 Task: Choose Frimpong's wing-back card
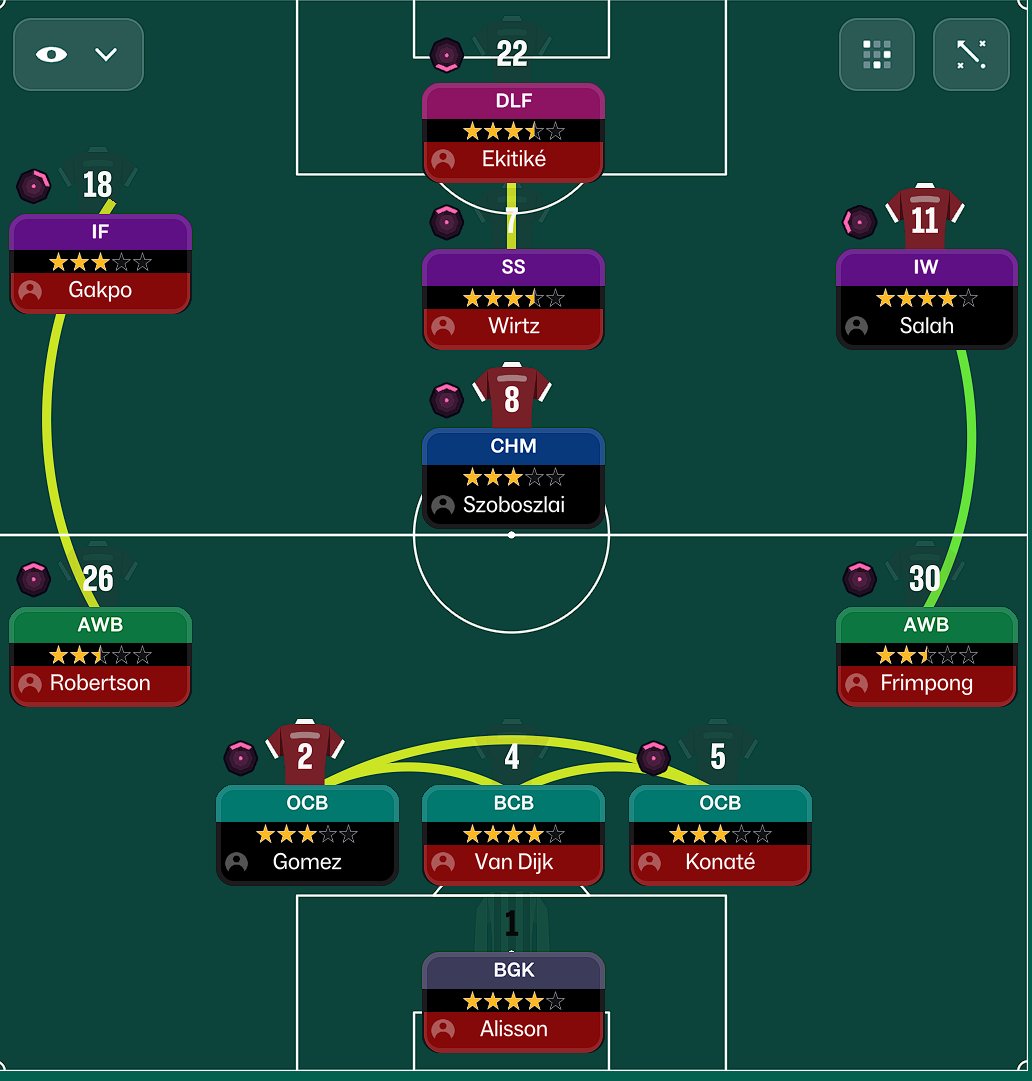tap(926, 657)
